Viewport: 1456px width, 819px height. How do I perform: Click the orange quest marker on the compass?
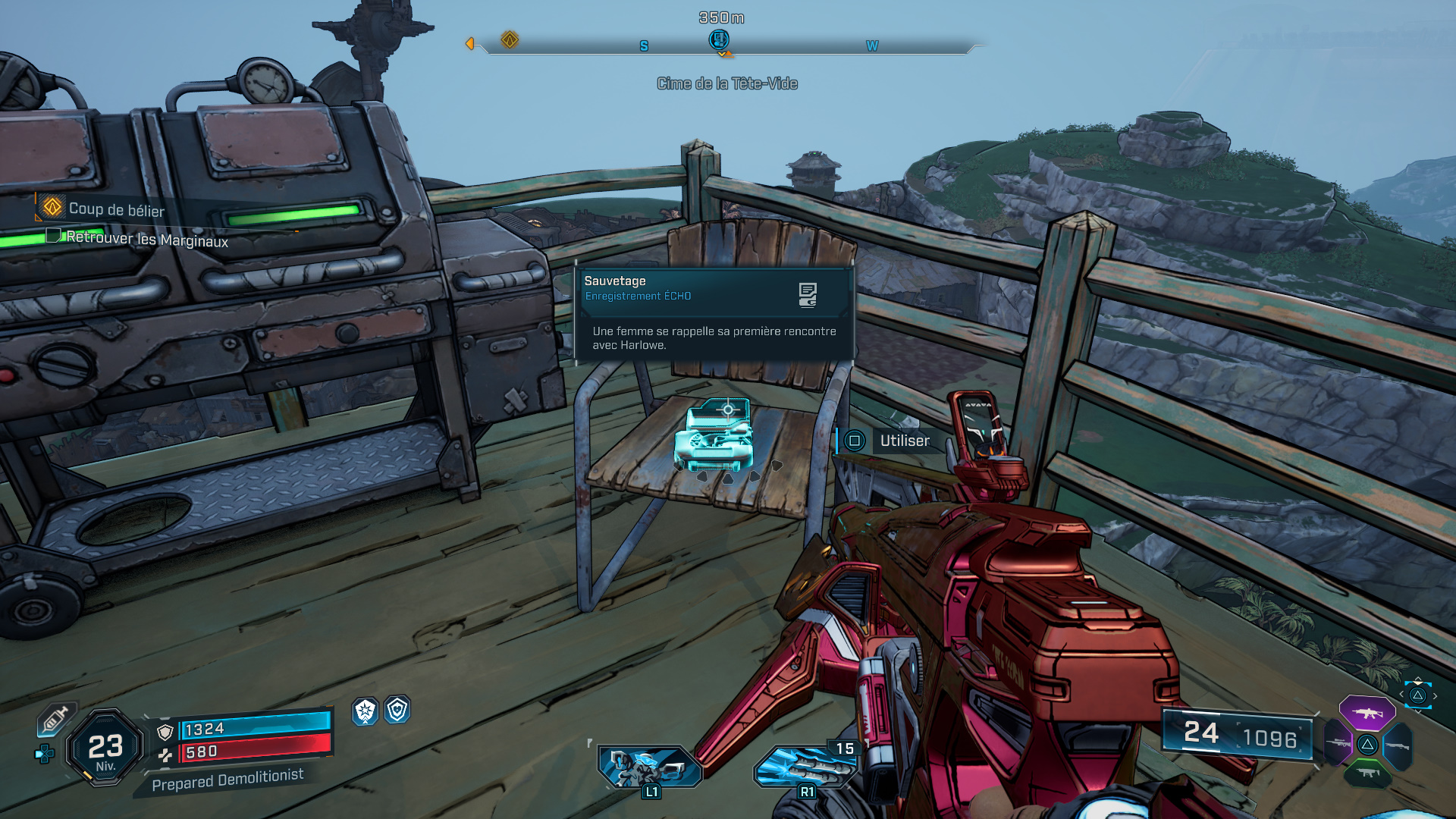[x=510, y=39]
